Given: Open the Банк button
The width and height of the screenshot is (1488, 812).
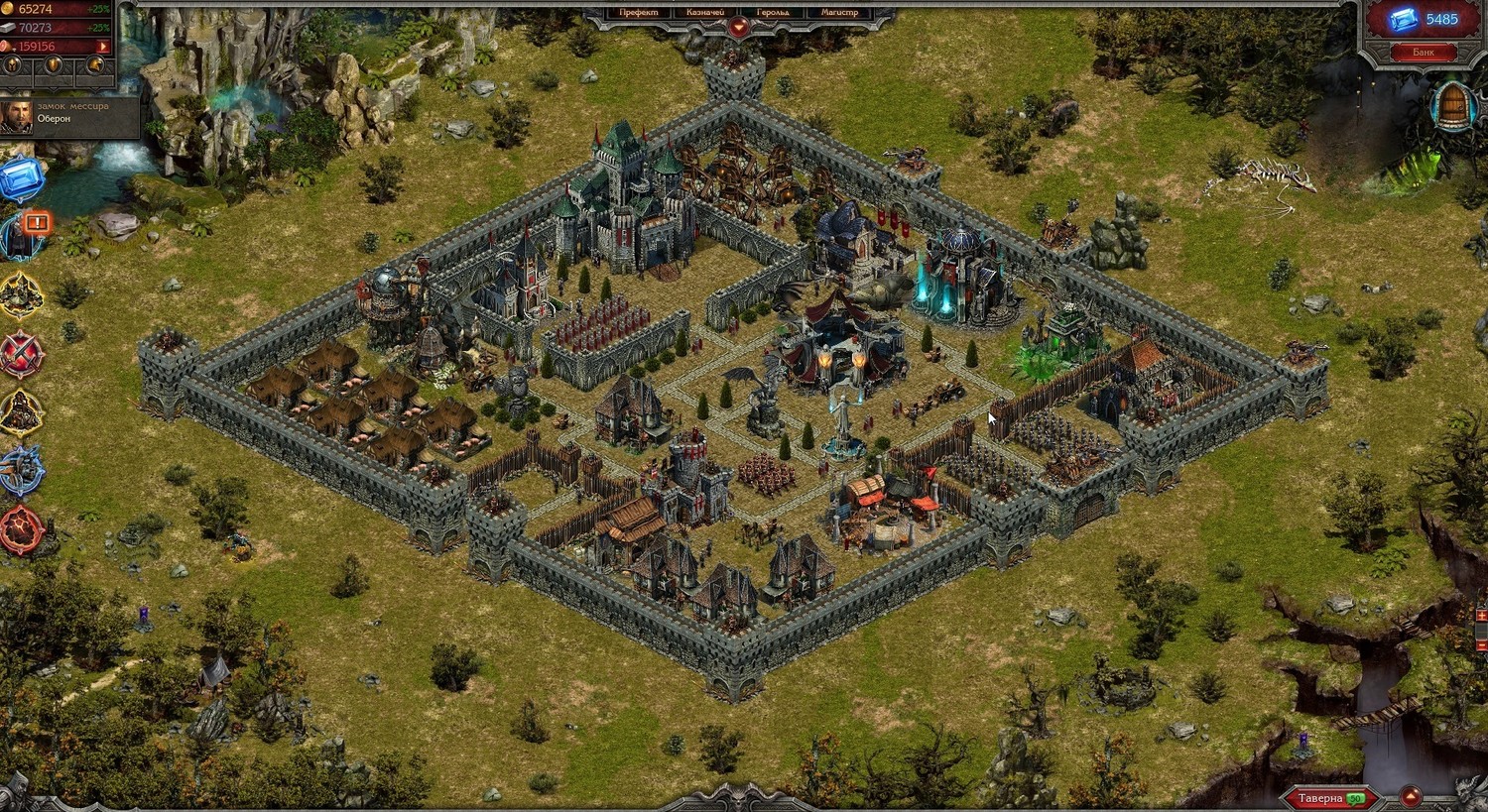Looking at the screenshot, I should coord(1424,52).
